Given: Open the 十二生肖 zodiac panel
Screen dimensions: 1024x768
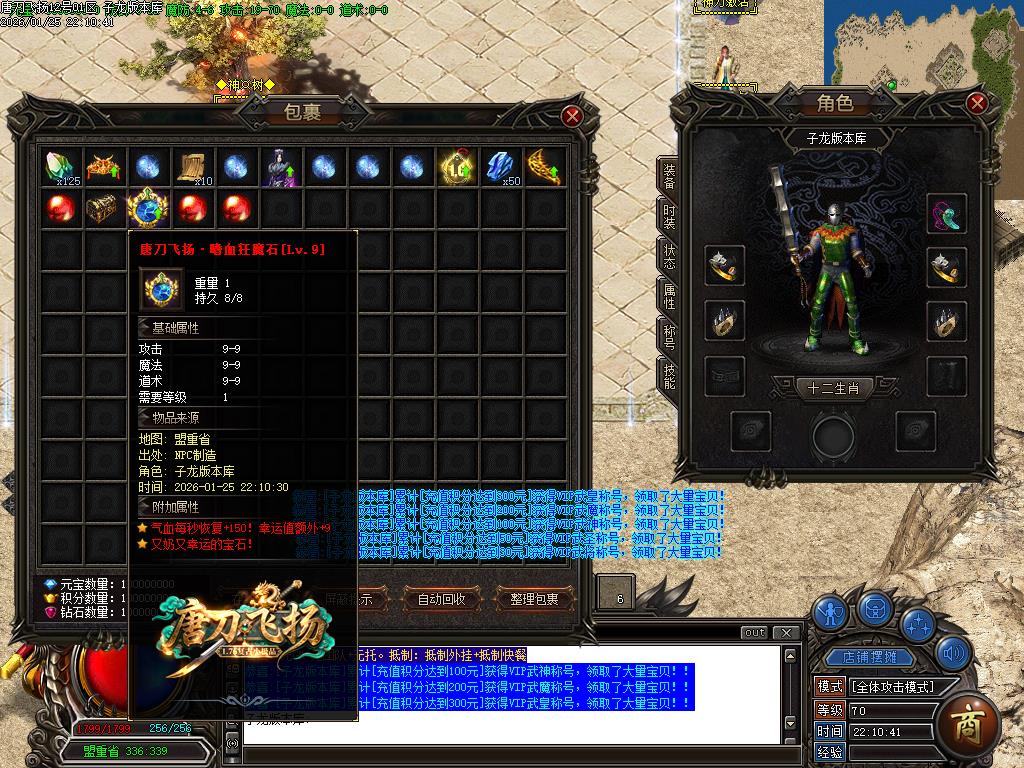Looking at the screenshot, I should (x=834, y=387).
